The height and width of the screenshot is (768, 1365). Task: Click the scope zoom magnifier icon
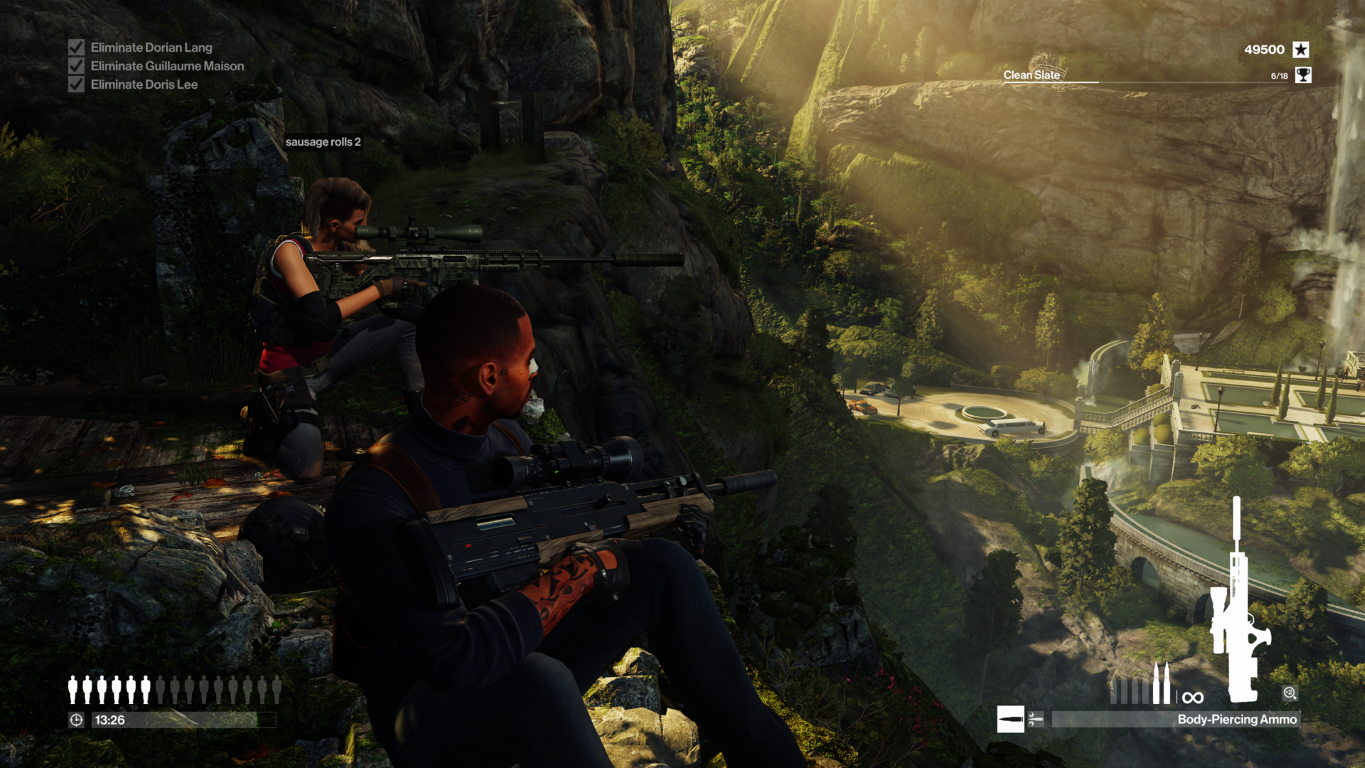point(1290,693)
